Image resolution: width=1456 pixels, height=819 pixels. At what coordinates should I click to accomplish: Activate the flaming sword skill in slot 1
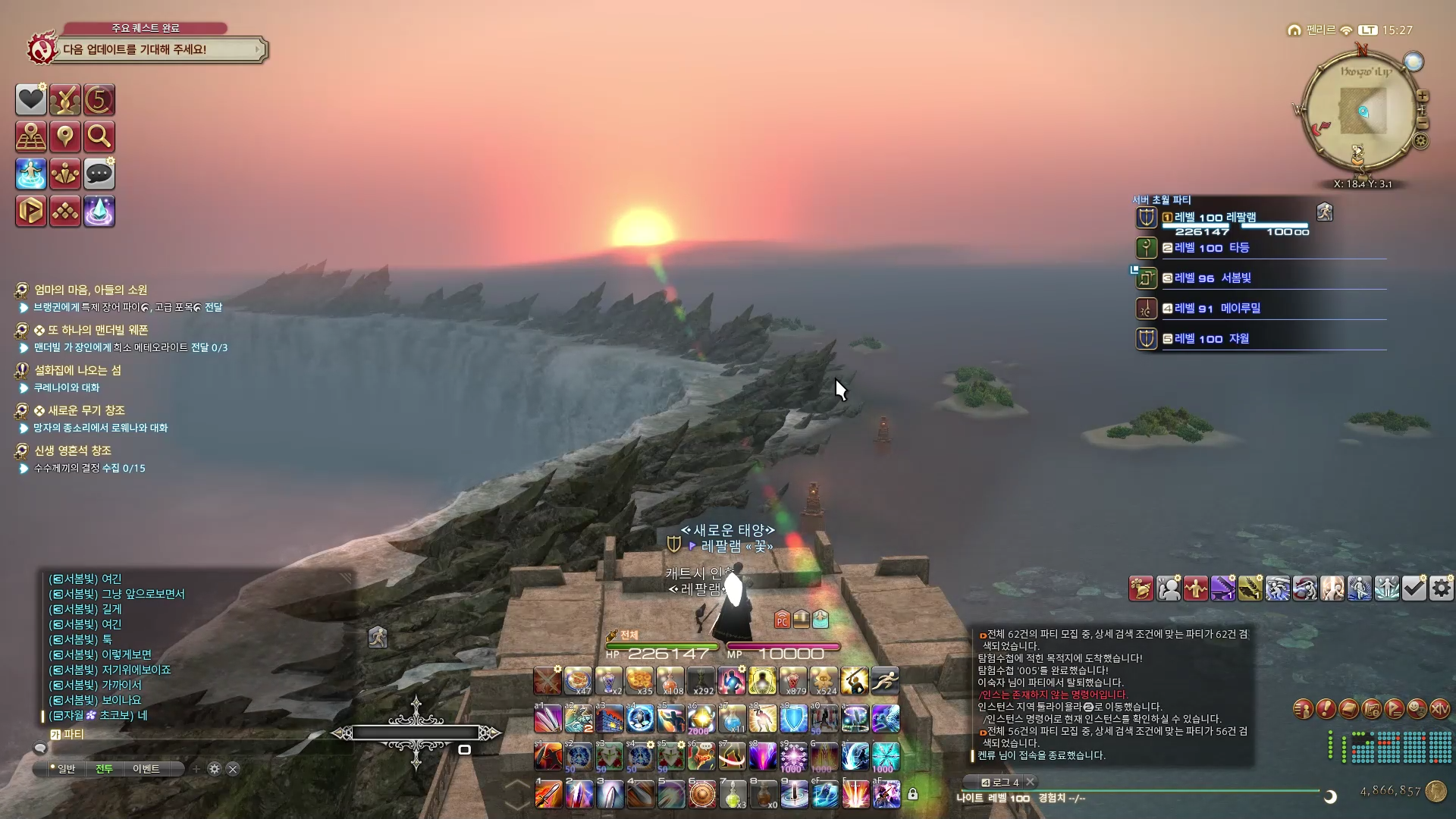(x=548, y=795)
